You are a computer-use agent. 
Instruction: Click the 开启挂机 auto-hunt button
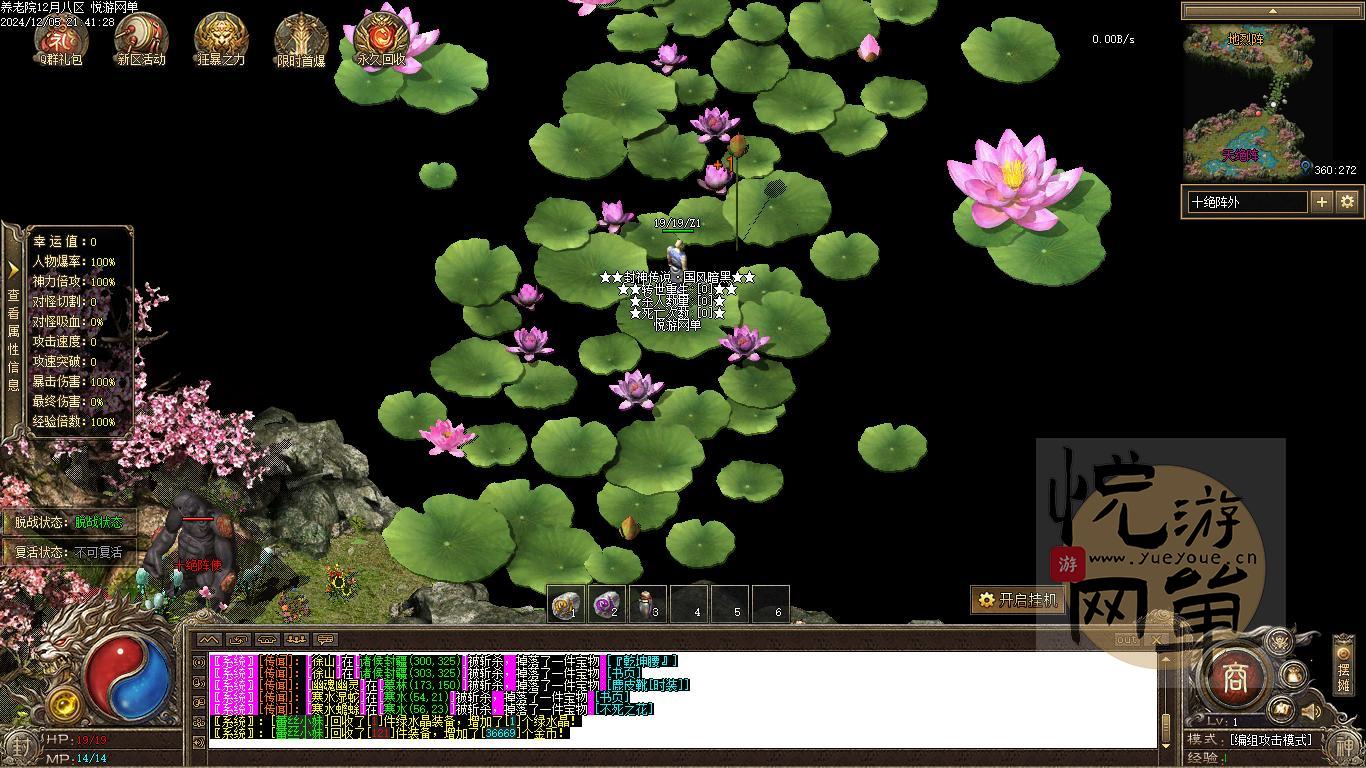tap(1019, 600)
